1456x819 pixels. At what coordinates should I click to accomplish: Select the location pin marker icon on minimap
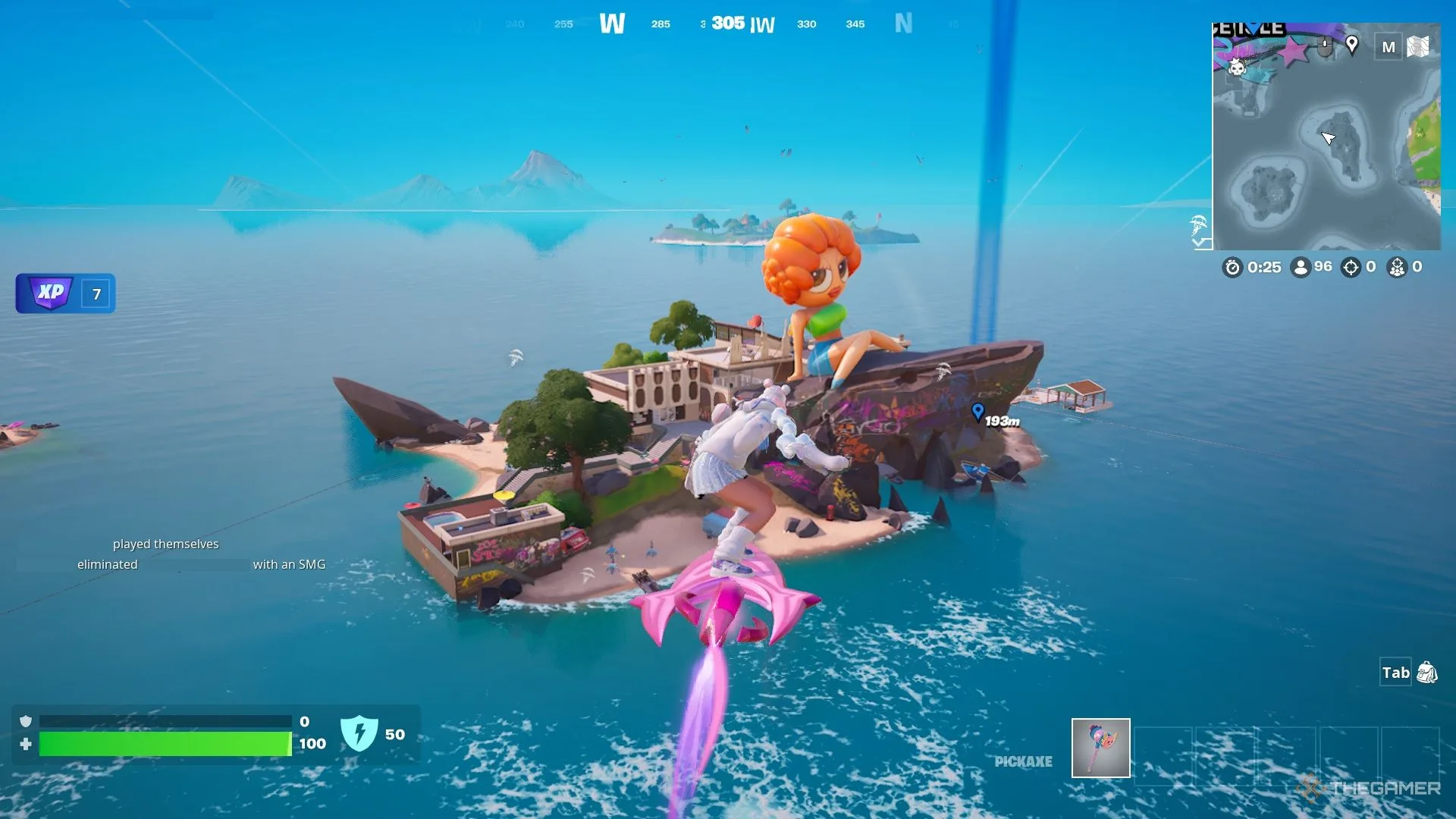[x=1351, y=45]
